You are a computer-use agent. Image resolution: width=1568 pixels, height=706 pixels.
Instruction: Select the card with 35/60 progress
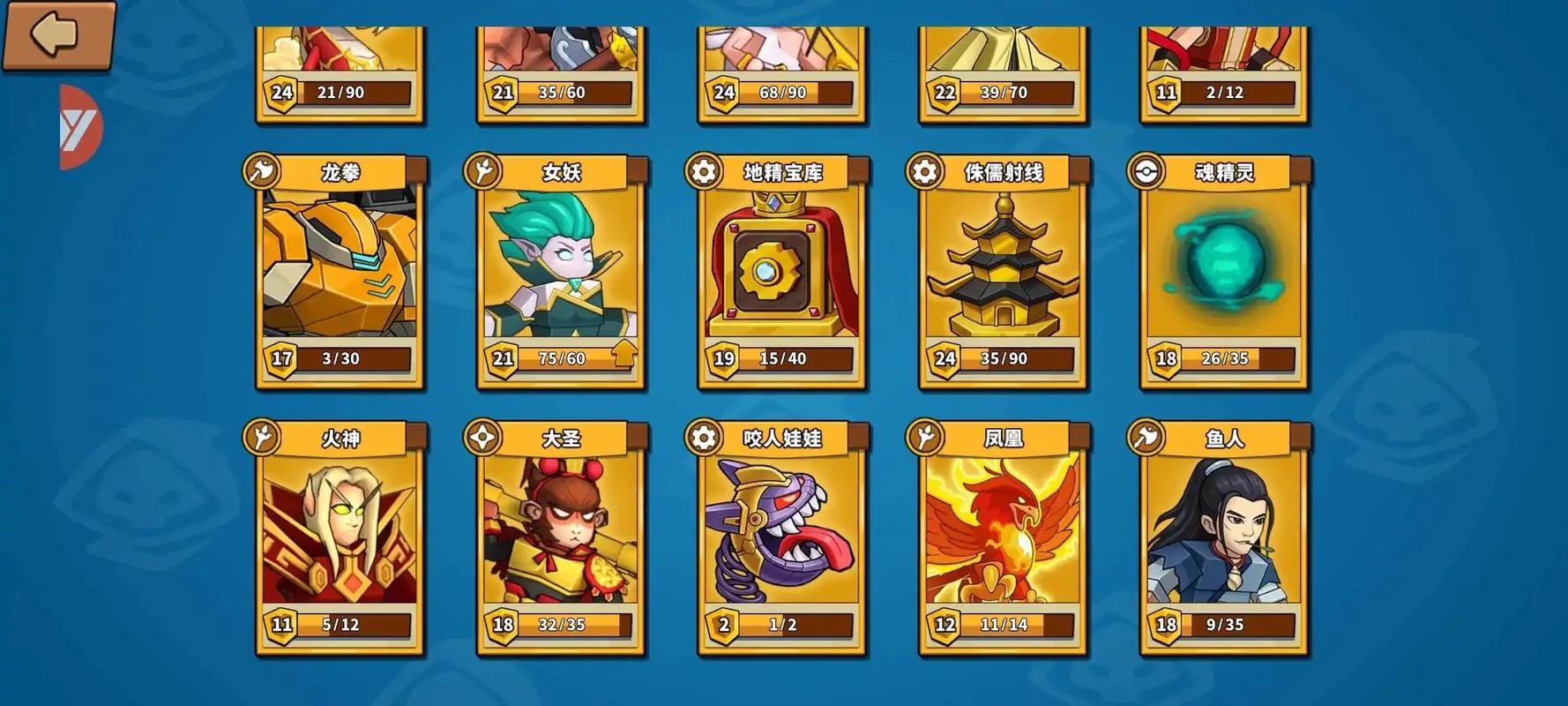[561, 72]
